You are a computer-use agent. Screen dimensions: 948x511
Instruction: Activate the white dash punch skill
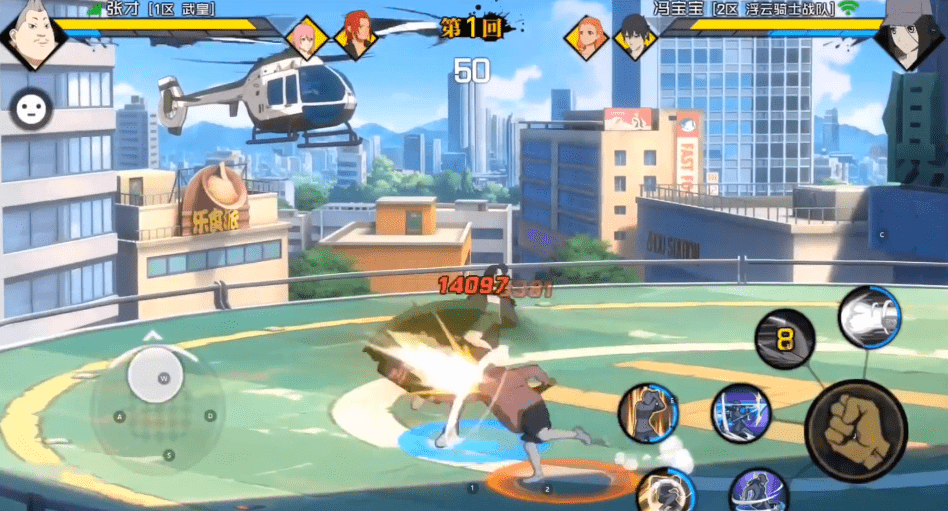(x=869, y=318)
